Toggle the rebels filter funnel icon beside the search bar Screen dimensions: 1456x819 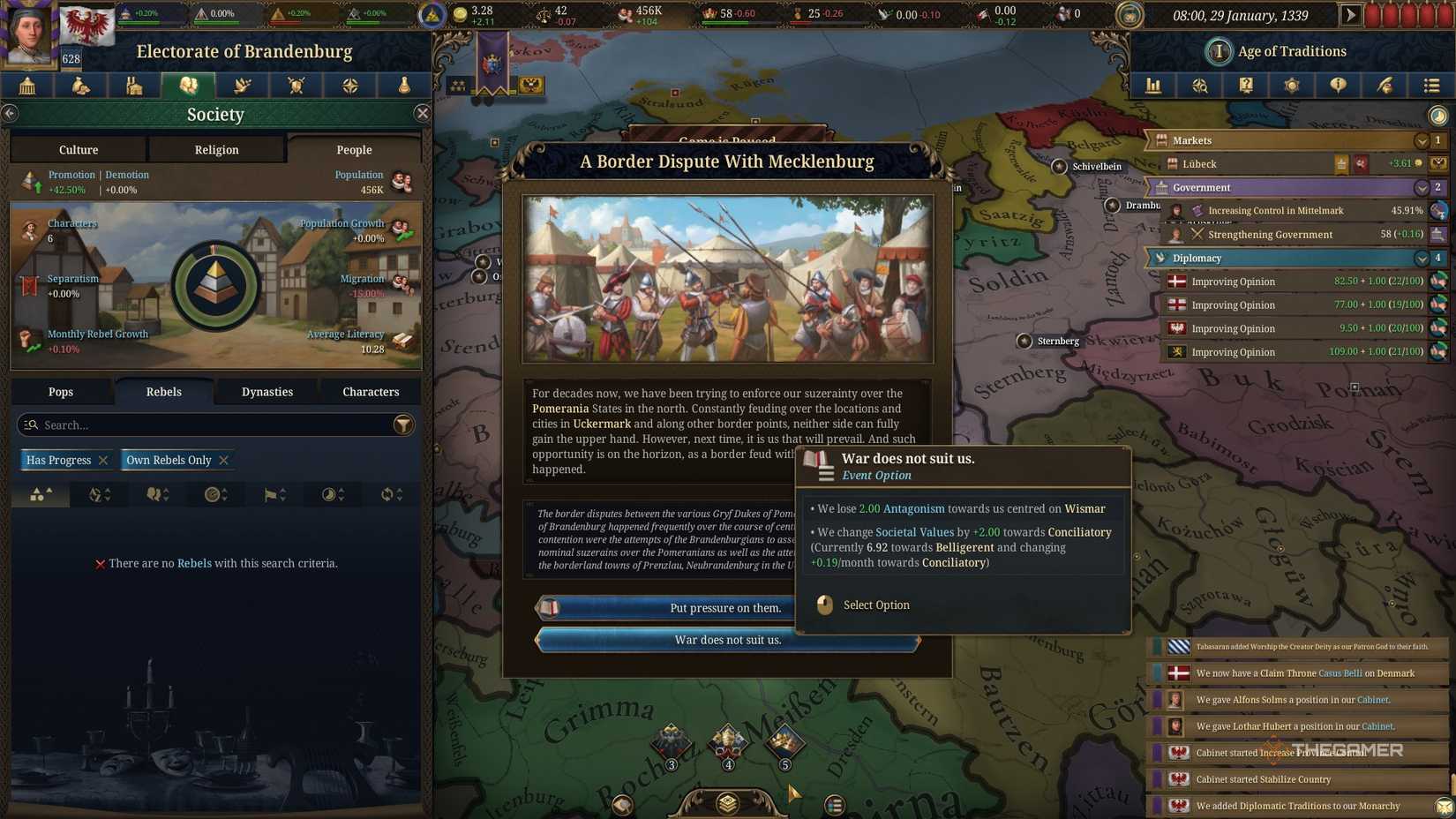click(x=404, y=425)
